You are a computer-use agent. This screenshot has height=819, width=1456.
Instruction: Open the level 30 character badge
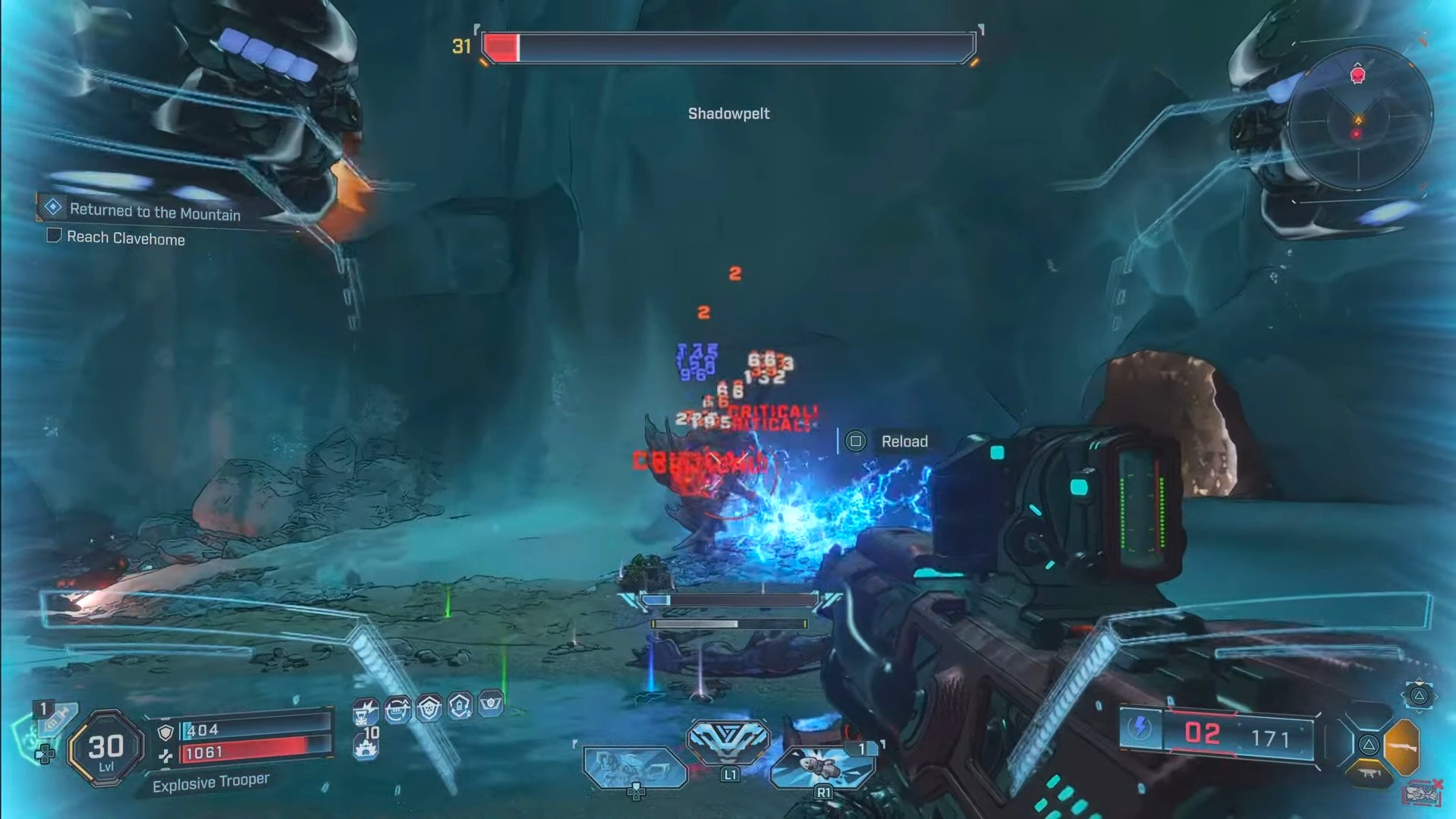click(x=105, y=749)
